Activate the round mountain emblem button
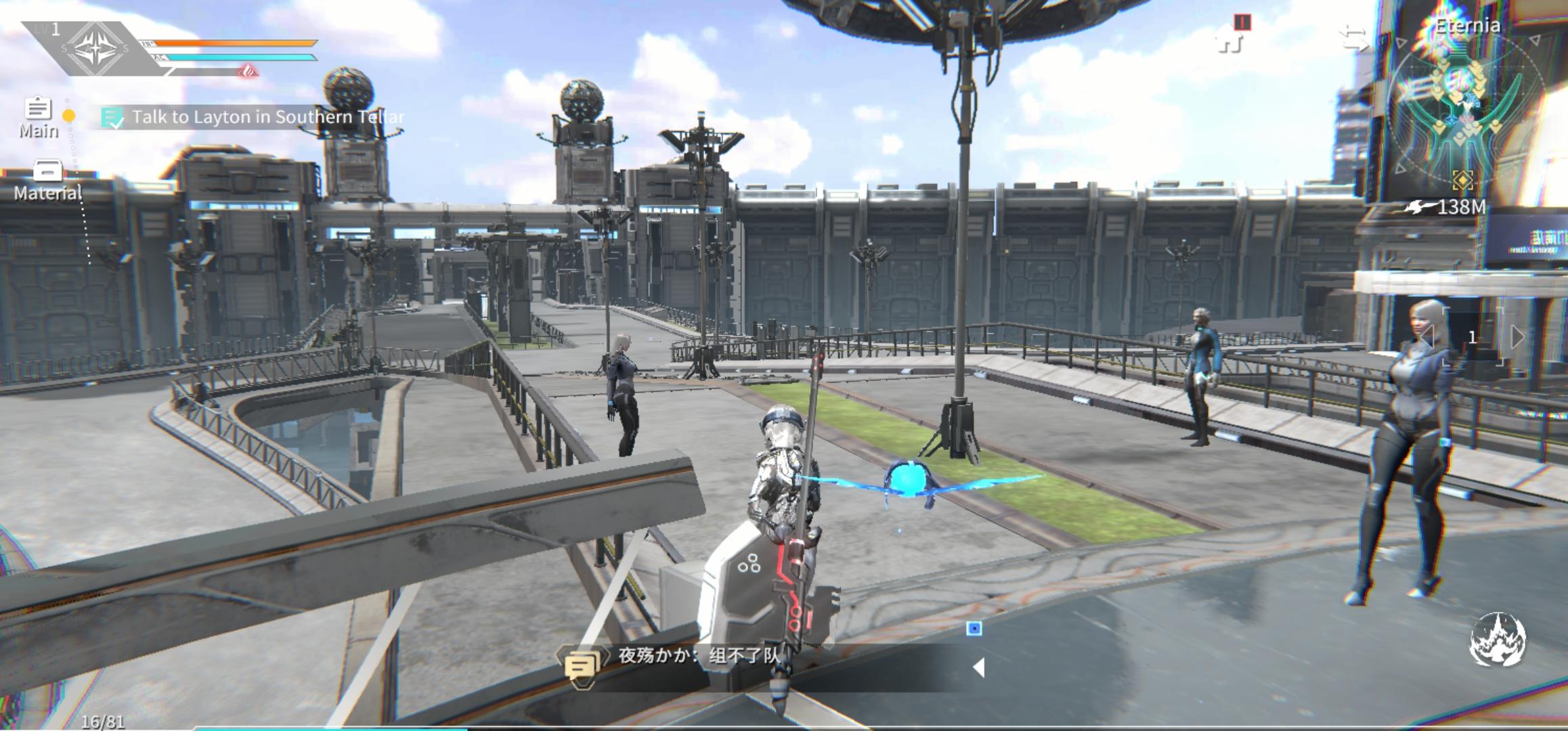The height and width of the screenshot is (731, 1568). click(x=1498, y=639)
